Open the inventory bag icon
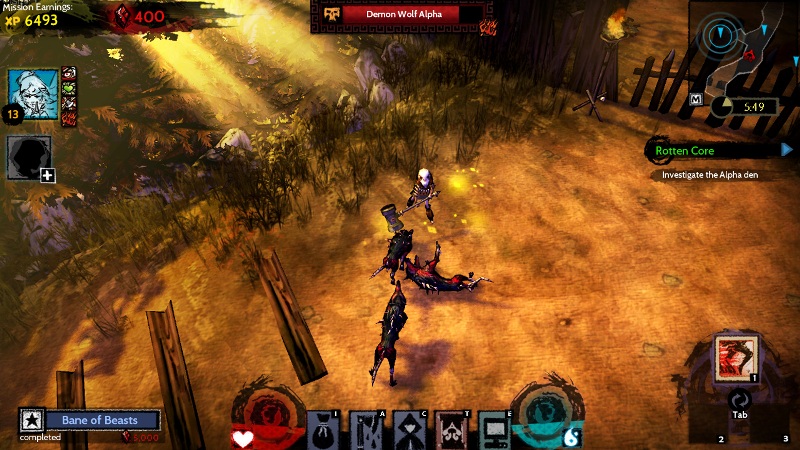Viewport: 800px width, 450px height. coord(322,429)
